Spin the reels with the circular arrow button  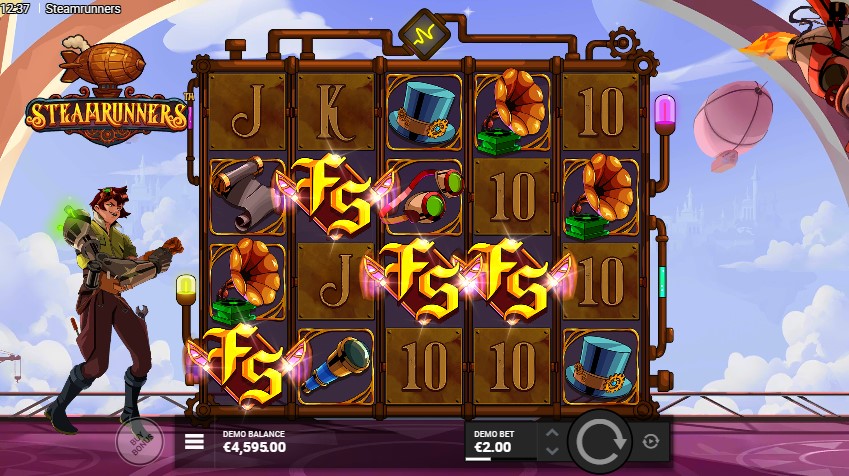[599, 440]
